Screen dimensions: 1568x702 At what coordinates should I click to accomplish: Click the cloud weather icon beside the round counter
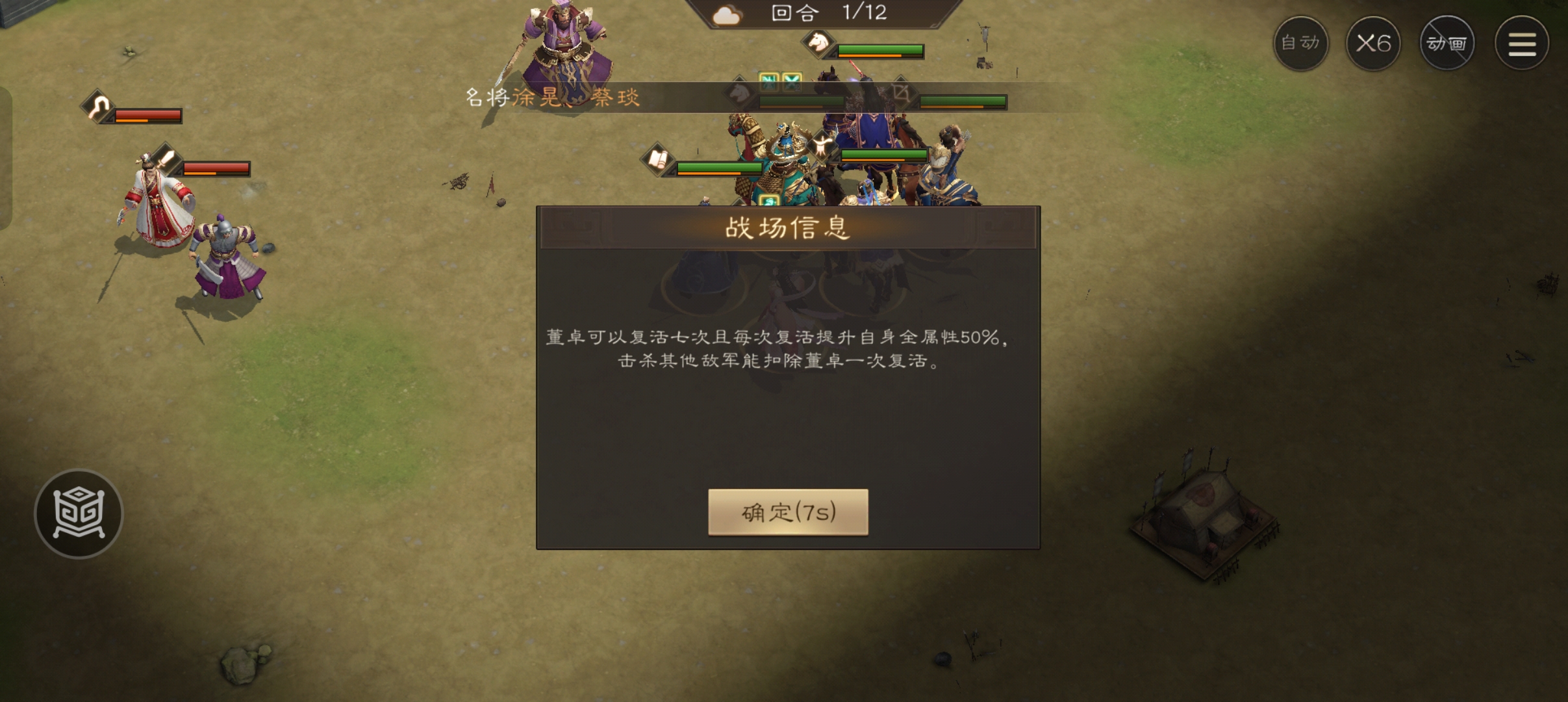(x=727, y=14)
